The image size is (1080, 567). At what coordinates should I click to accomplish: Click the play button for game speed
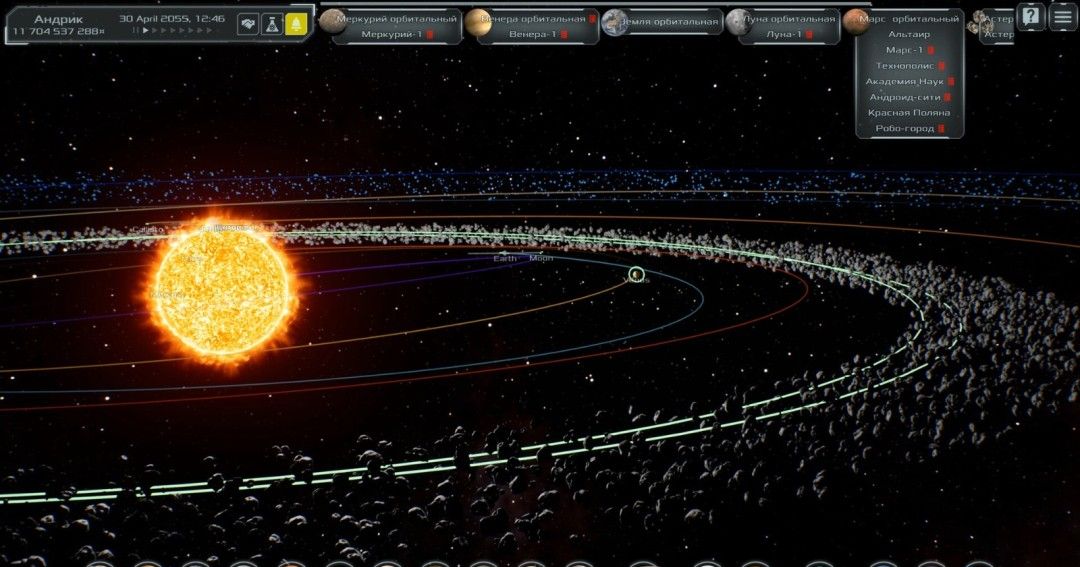[x=146, y=31]
